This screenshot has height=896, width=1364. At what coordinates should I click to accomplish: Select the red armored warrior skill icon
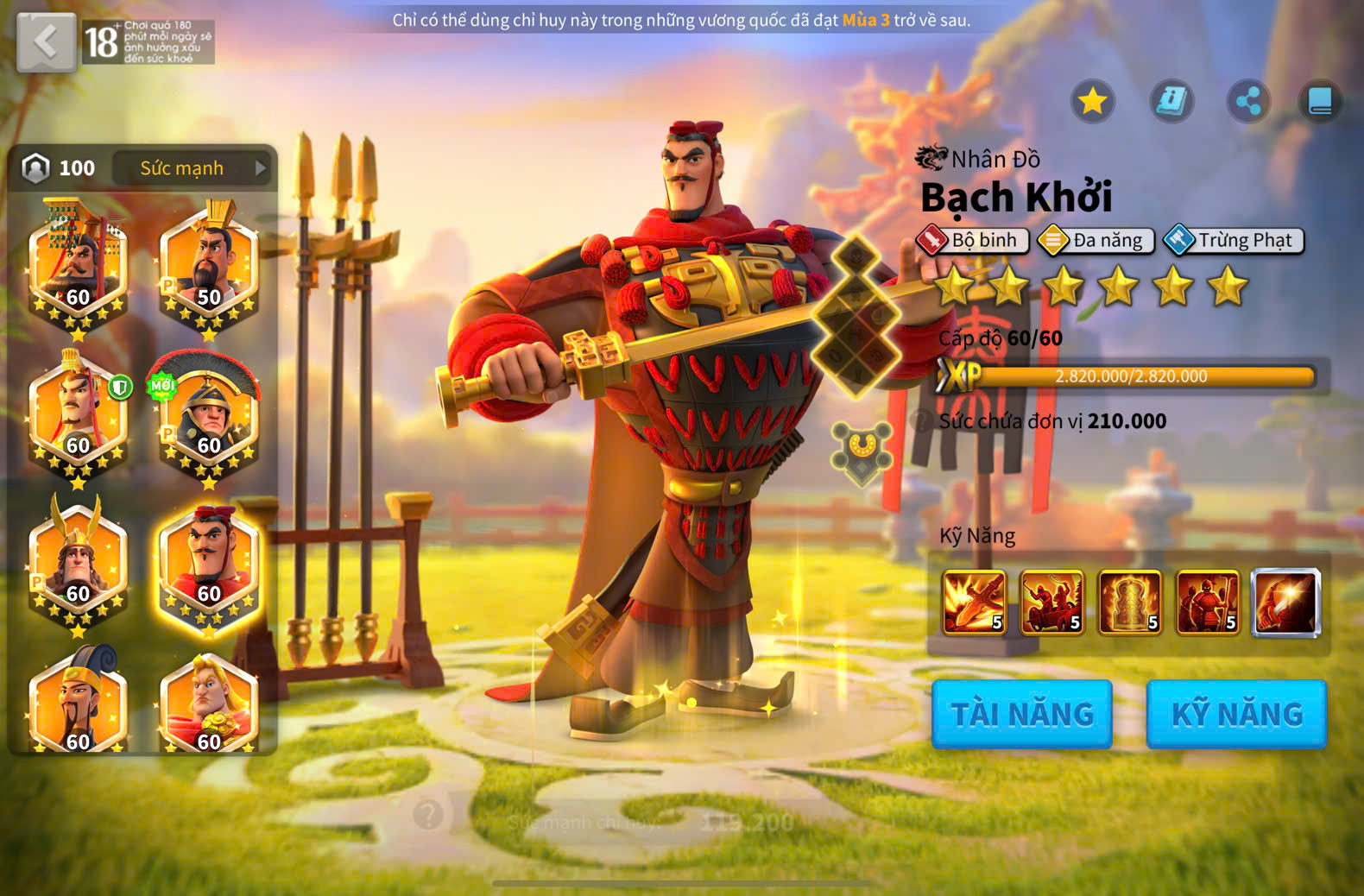pyautogui.click(x=1208, y=603)
